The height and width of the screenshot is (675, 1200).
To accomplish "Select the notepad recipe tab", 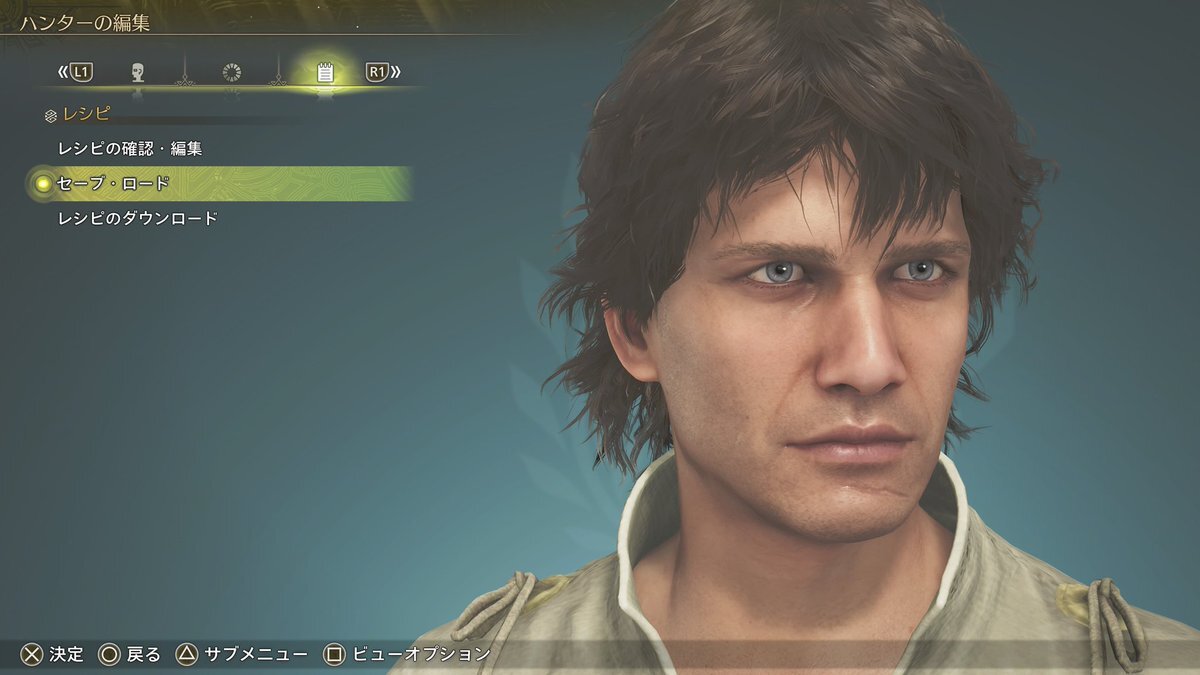I will click(325, 72).
